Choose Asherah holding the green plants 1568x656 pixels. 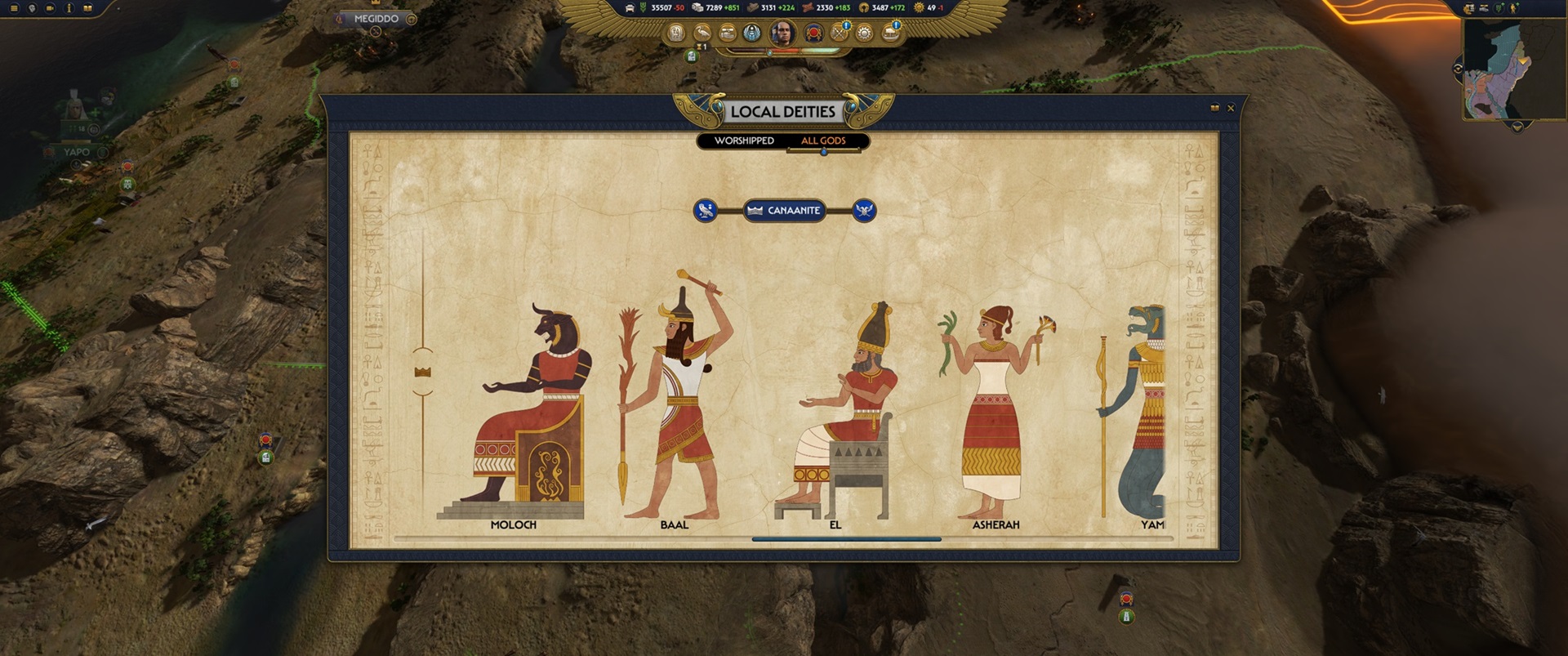[995, 408]
